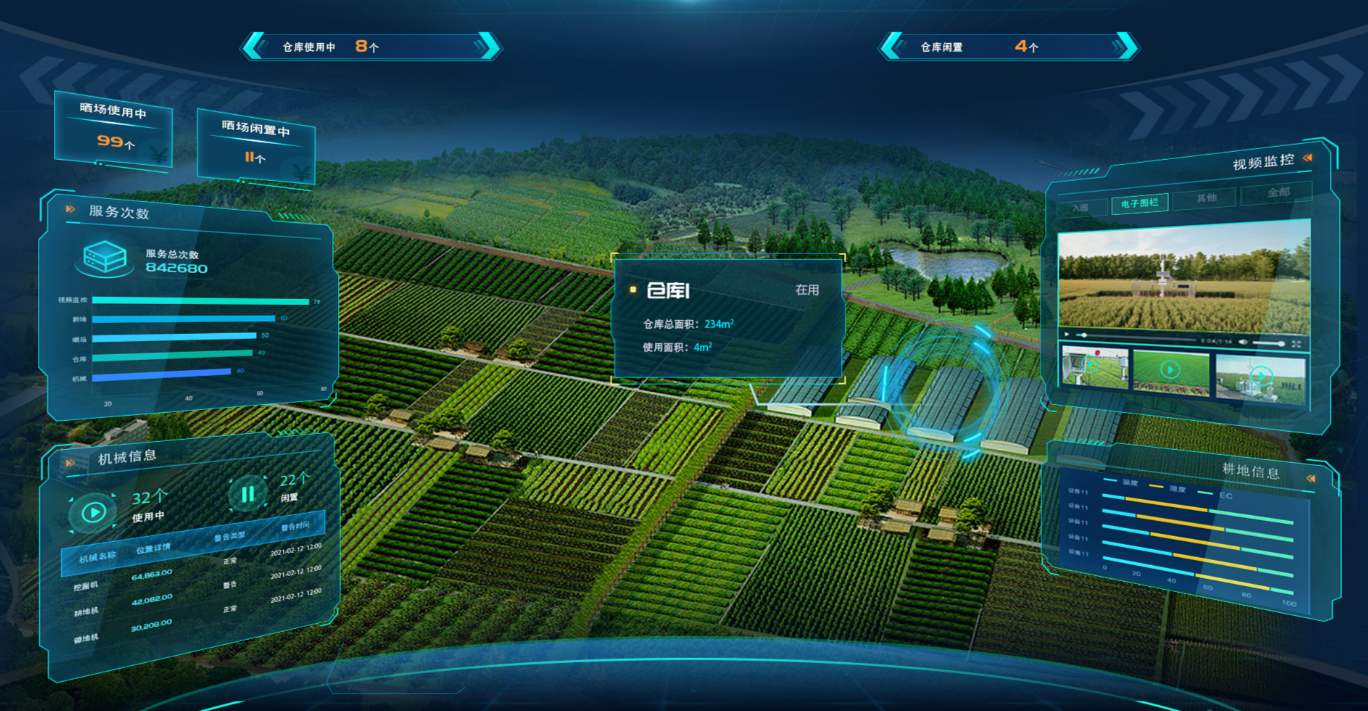Toggle the 服务次数 panel arrow icon
This screenshot has height=711, width=1368.
[70, 209]
